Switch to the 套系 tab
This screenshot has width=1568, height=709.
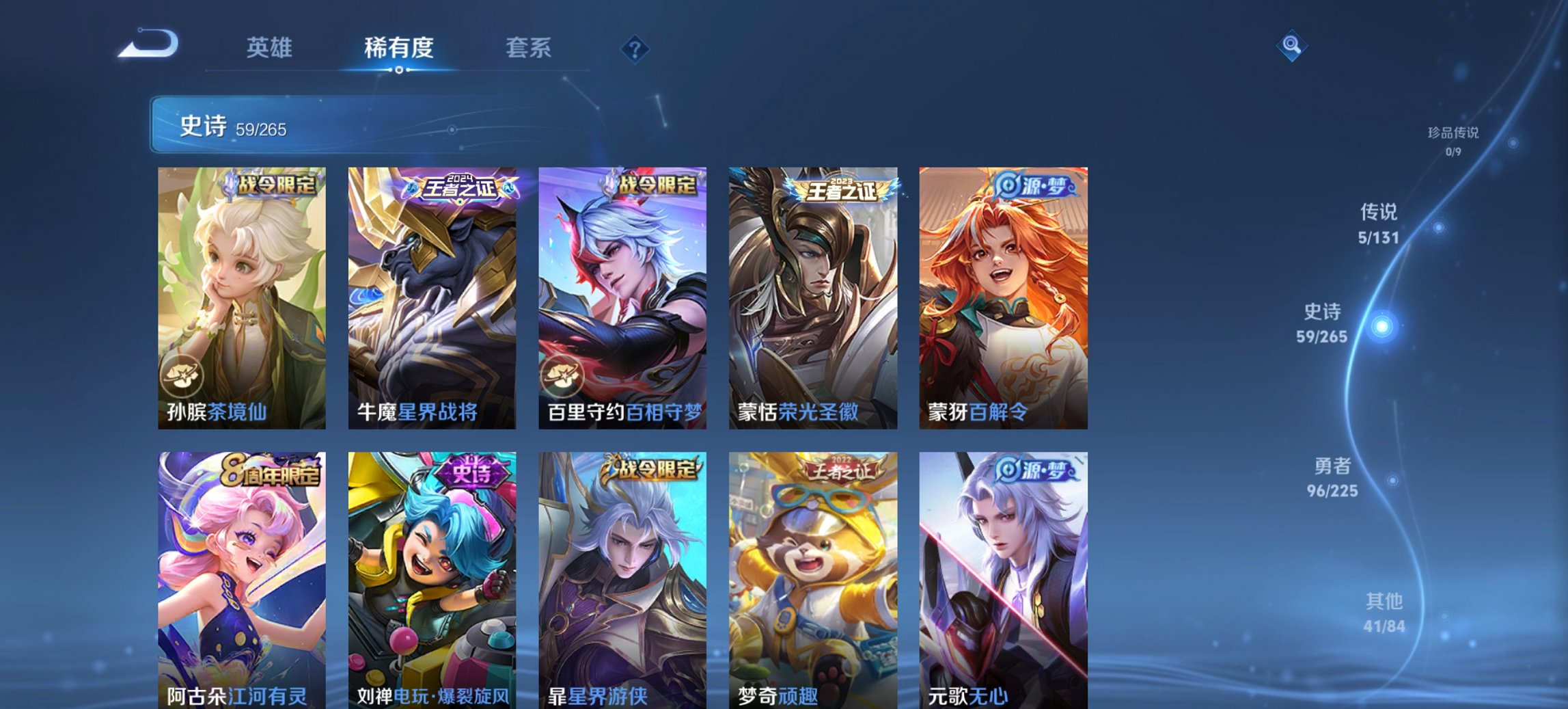(528, 48)
